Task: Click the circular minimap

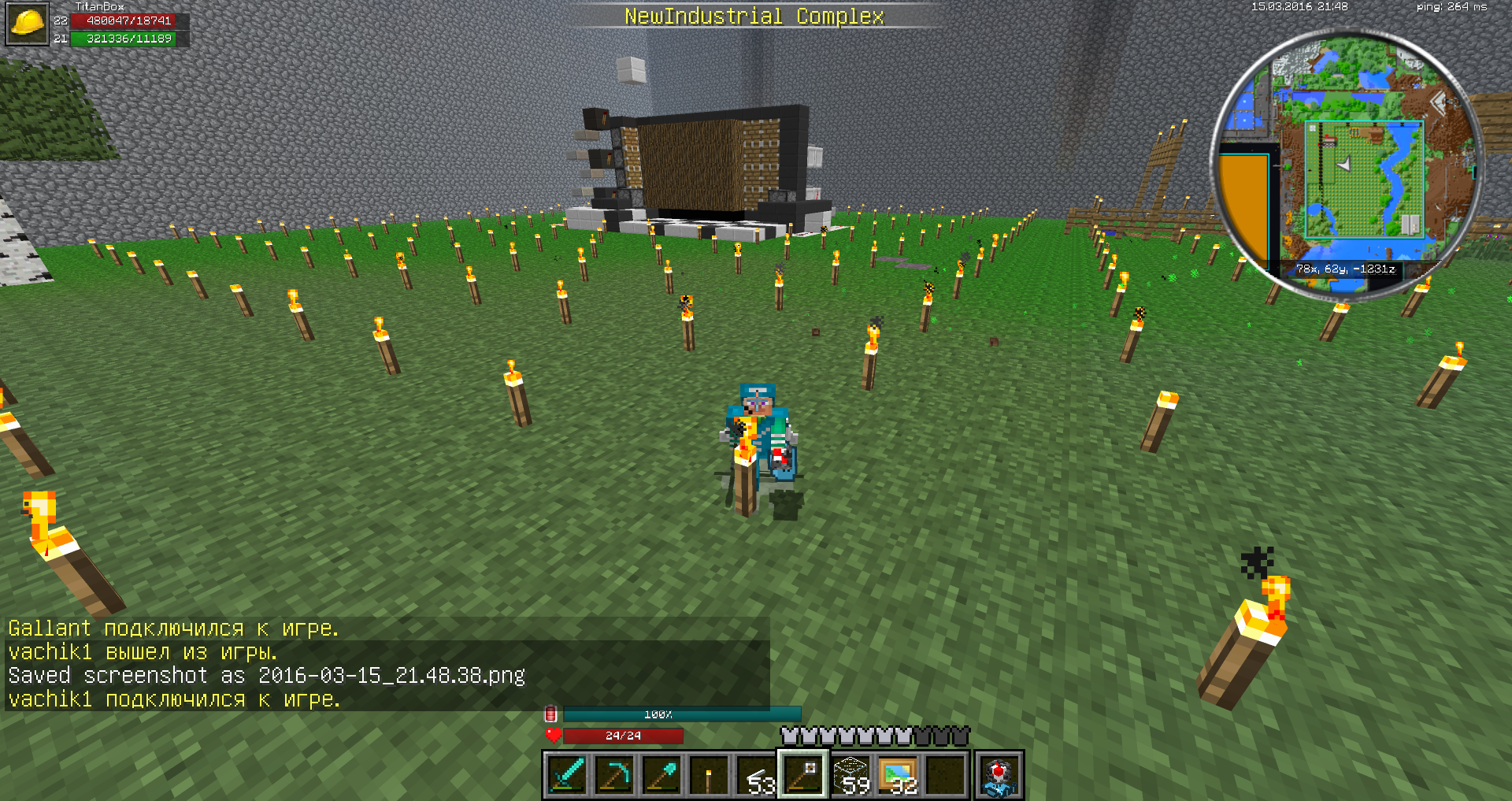Action: tap(1347, 165)
